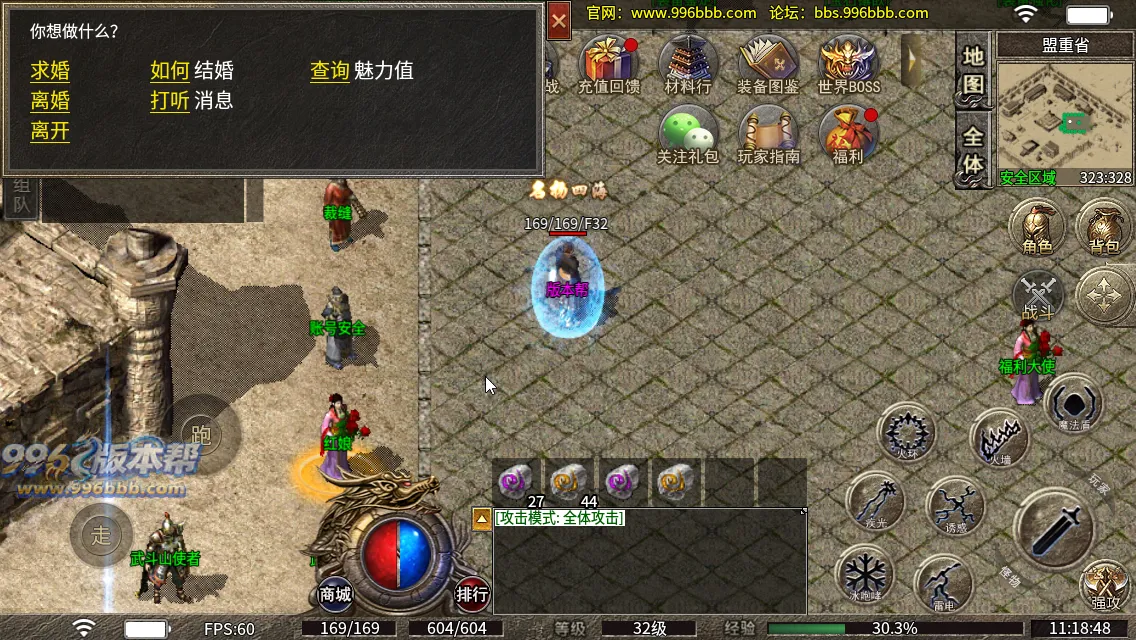Viewport: 1136px width, 640px height.
Task: Open the 装备图鉴 equipment guide
Action: (x=767, y=63)
